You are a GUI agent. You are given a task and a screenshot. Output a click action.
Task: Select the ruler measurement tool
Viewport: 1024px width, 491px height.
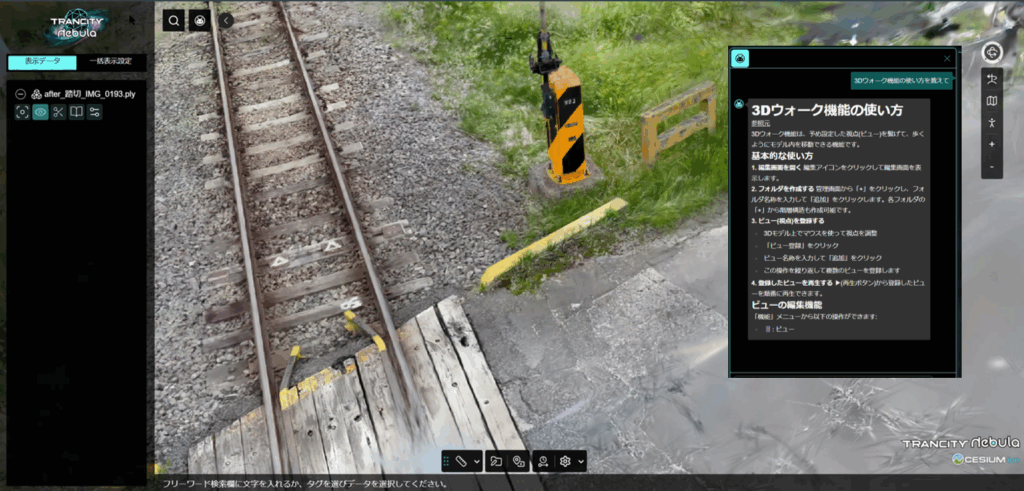coord(461,461)
